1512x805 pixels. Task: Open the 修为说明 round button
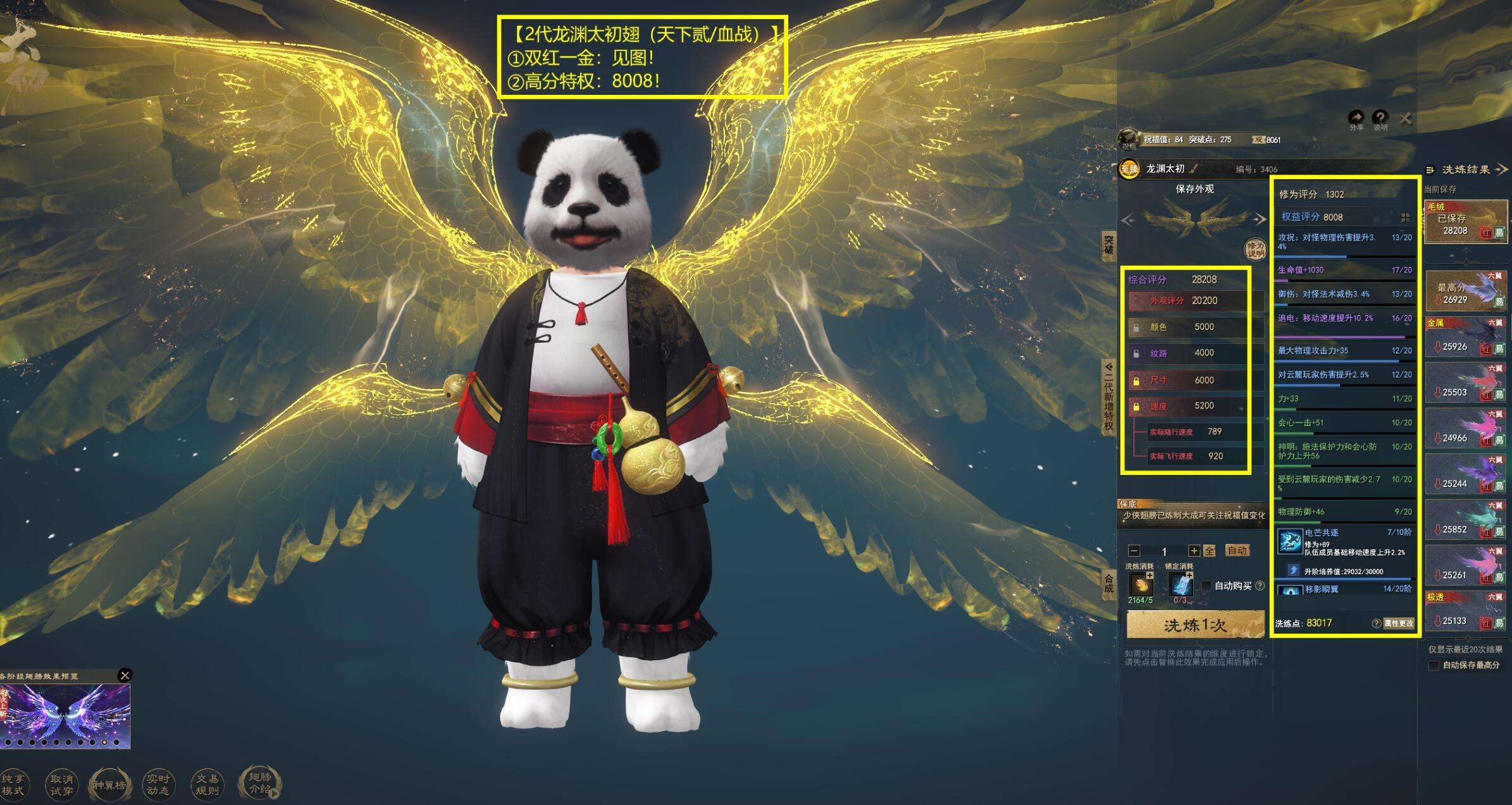click(1255, 249)
